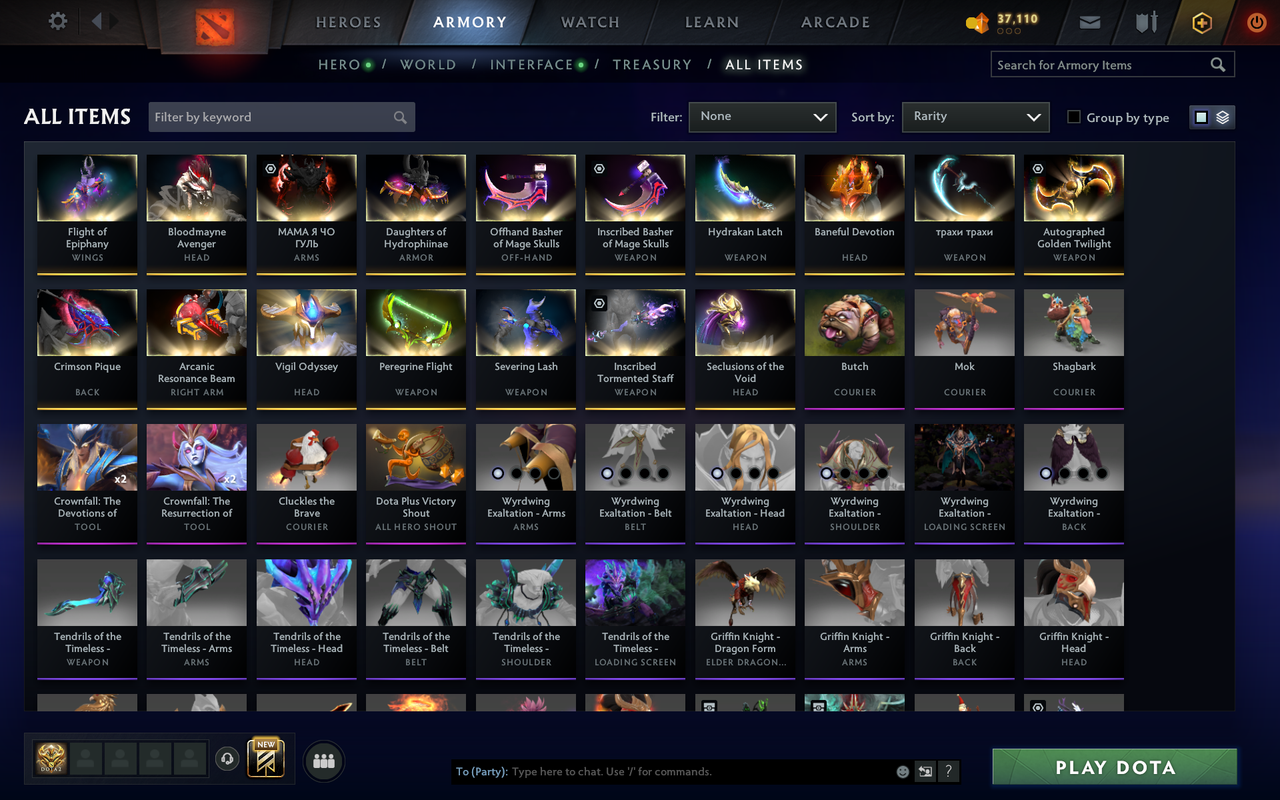Open the friends list group icon

click(x=323, y=760)
